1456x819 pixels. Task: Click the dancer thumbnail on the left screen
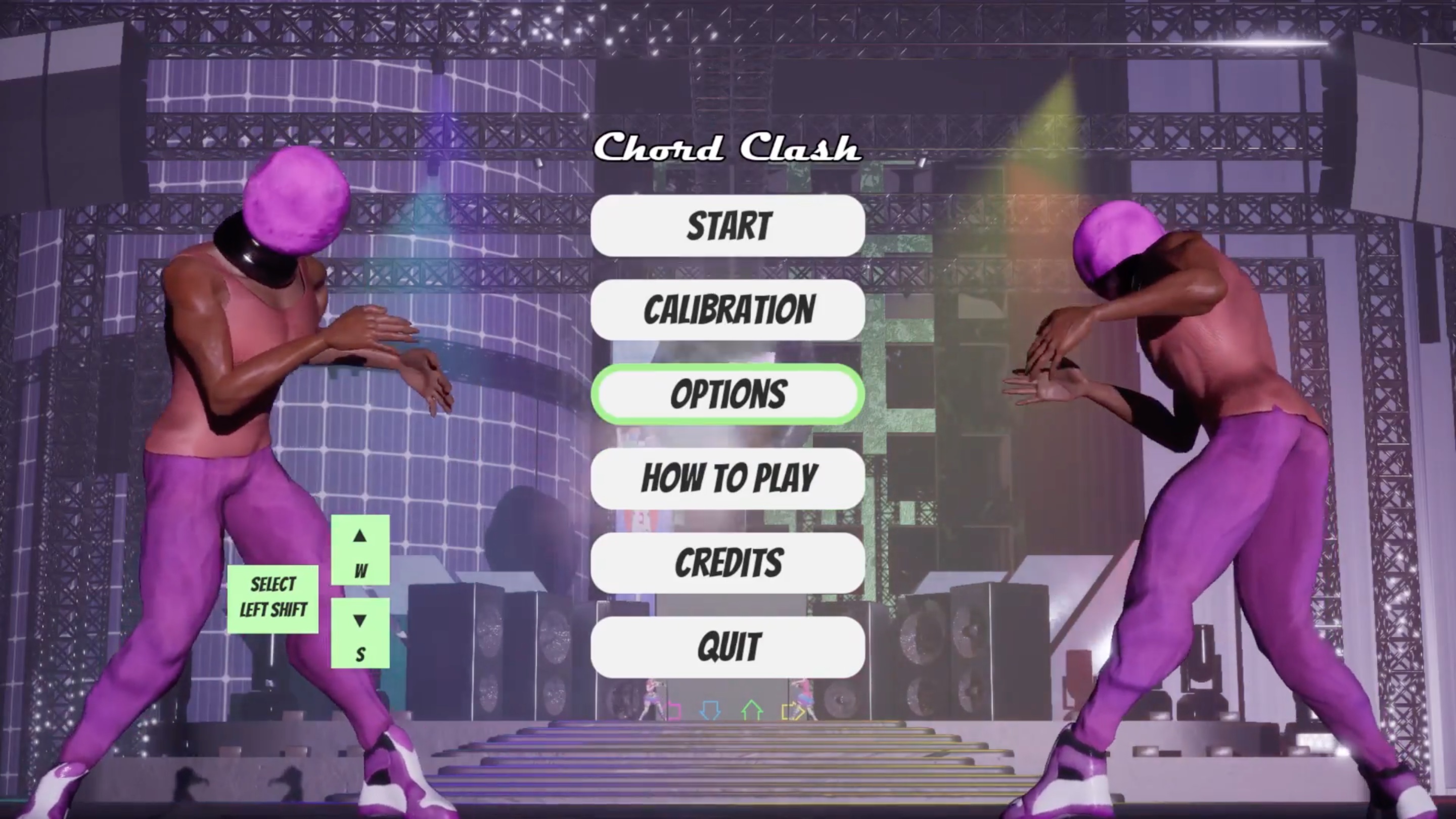click(651, 698)
